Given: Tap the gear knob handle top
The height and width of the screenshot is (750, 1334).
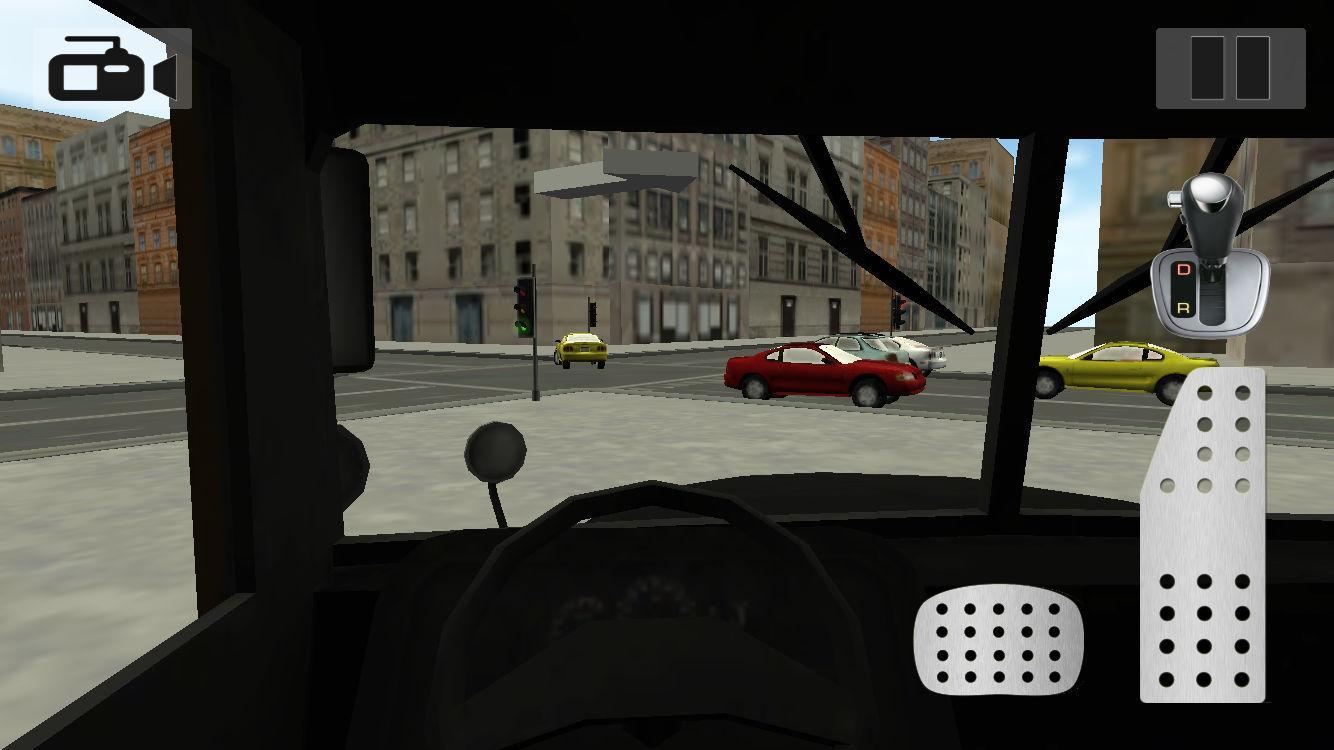Looking at the screenshot, I should click(x=1209, y=190).
